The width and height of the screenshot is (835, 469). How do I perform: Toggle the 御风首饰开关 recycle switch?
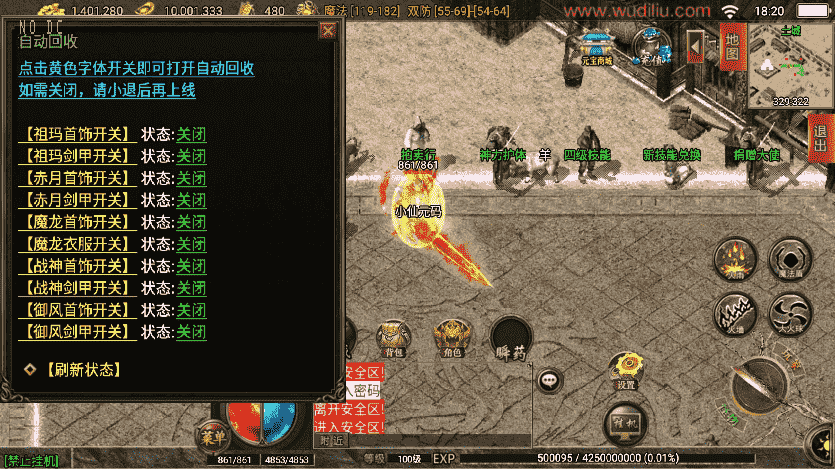(77, 310)
